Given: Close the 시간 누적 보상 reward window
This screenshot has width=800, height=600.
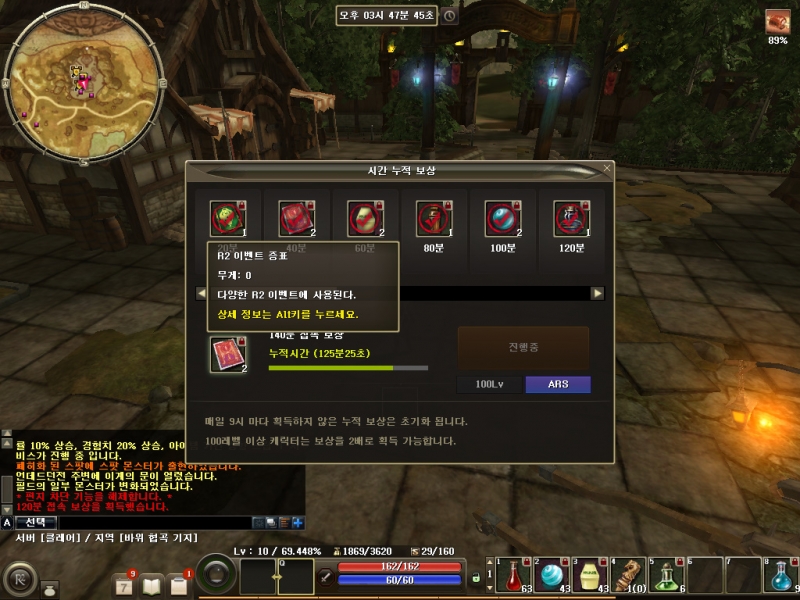Looking at the screenshot, I should 606,169.
